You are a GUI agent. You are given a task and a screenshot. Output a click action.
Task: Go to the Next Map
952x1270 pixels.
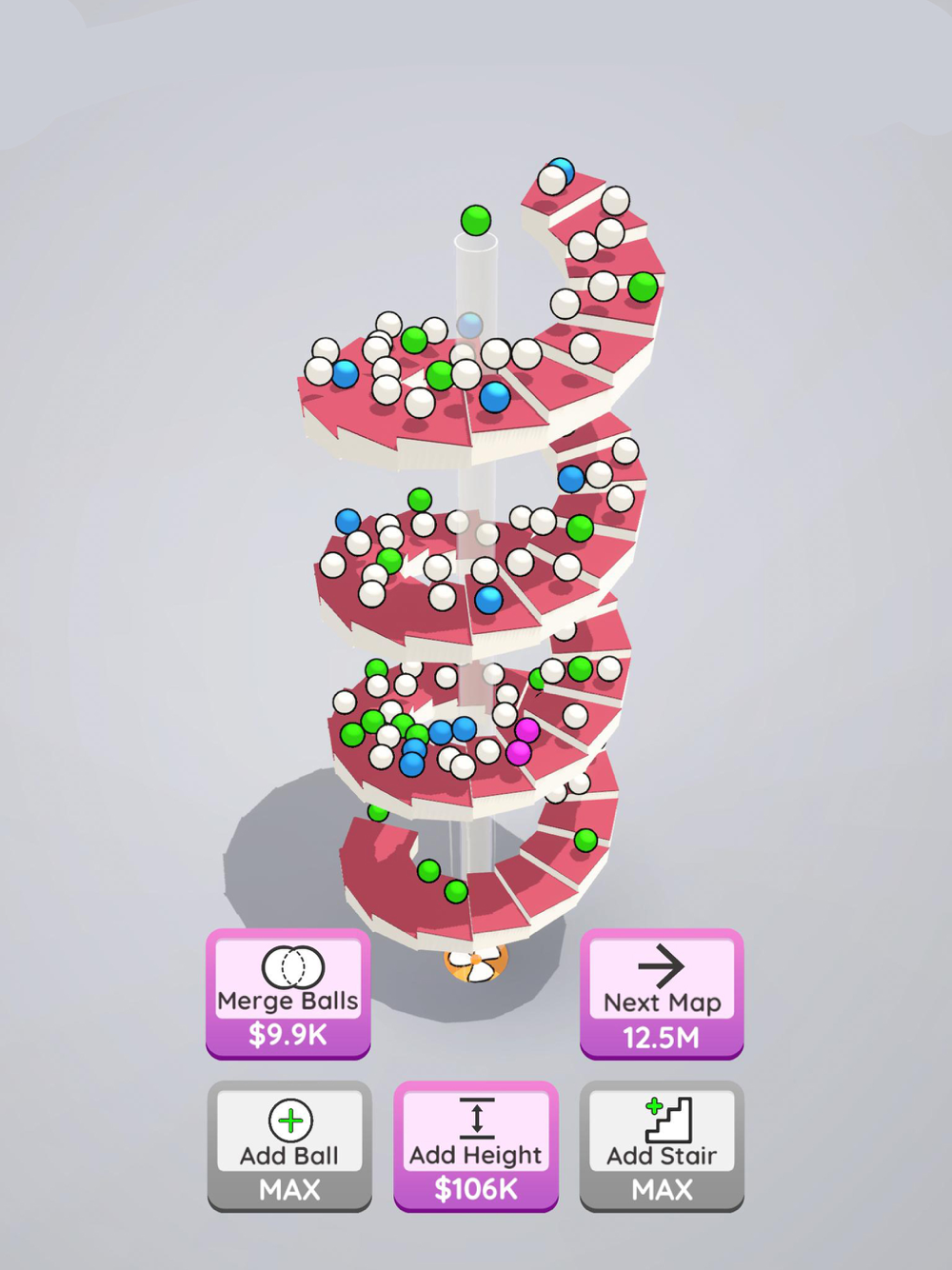[662, 994]
